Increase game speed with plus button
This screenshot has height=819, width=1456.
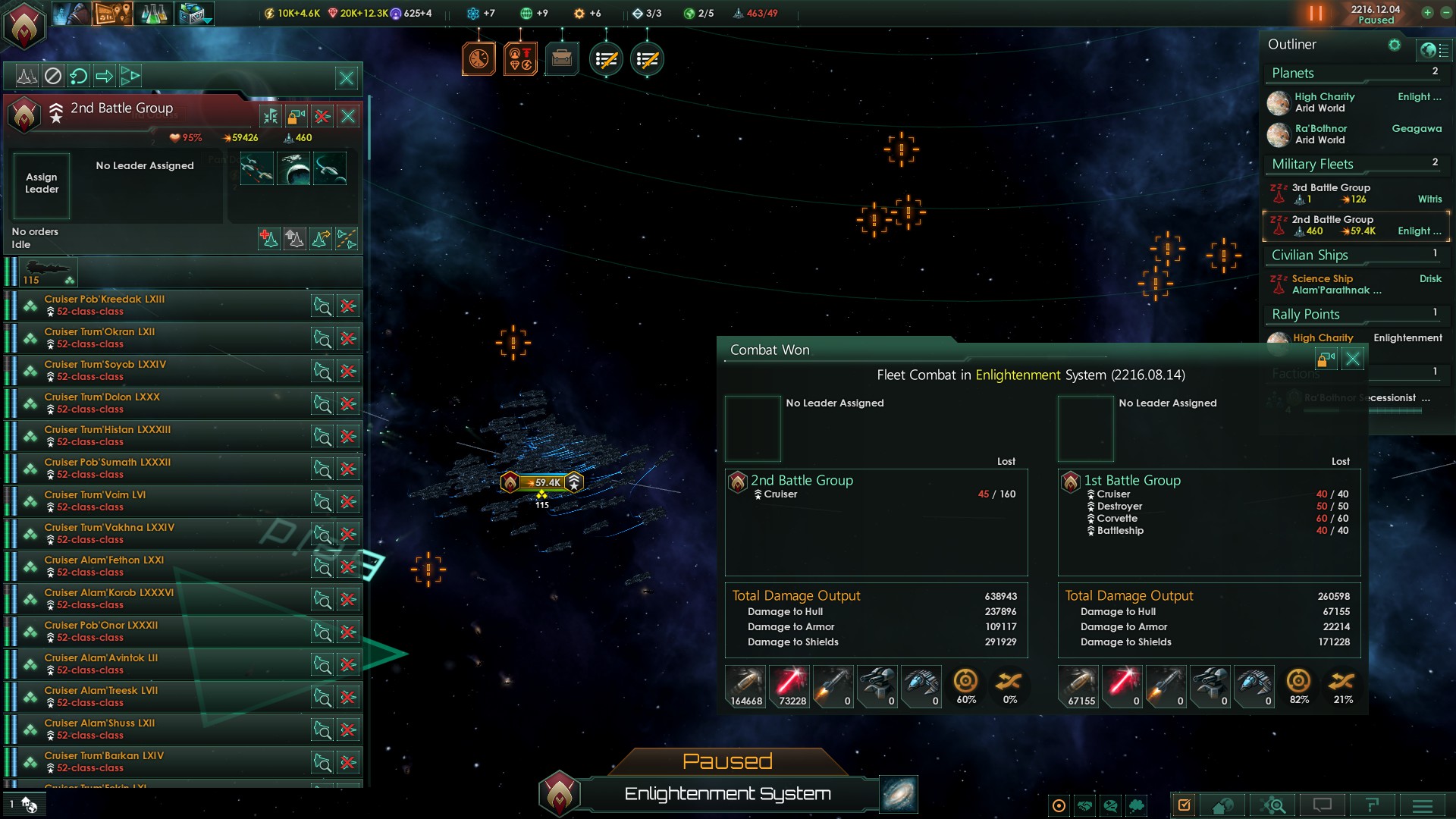click(1427, 13)
